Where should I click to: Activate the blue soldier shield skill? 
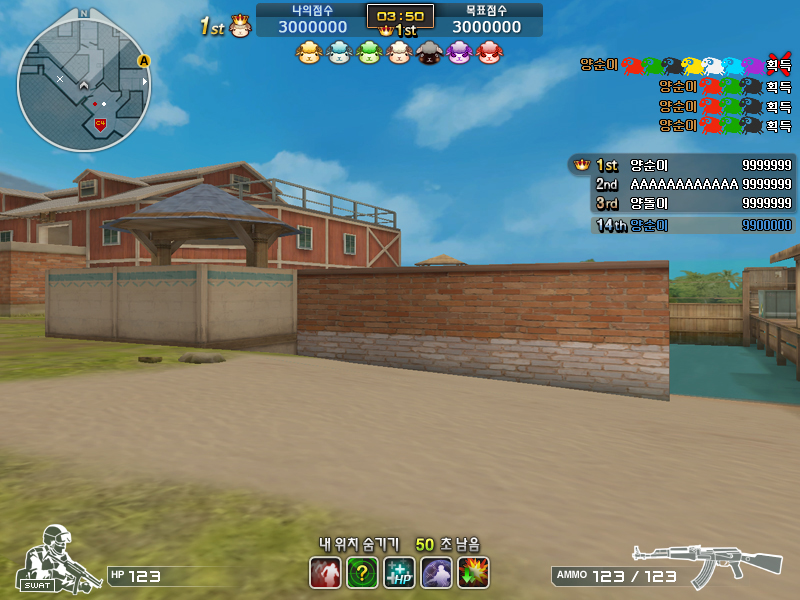coord(436,573)
